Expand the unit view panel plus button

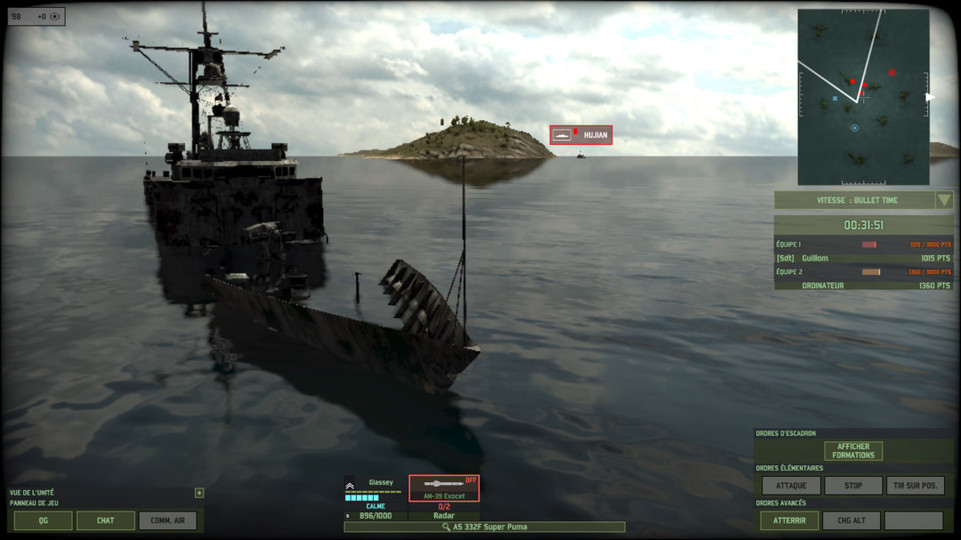199,492
